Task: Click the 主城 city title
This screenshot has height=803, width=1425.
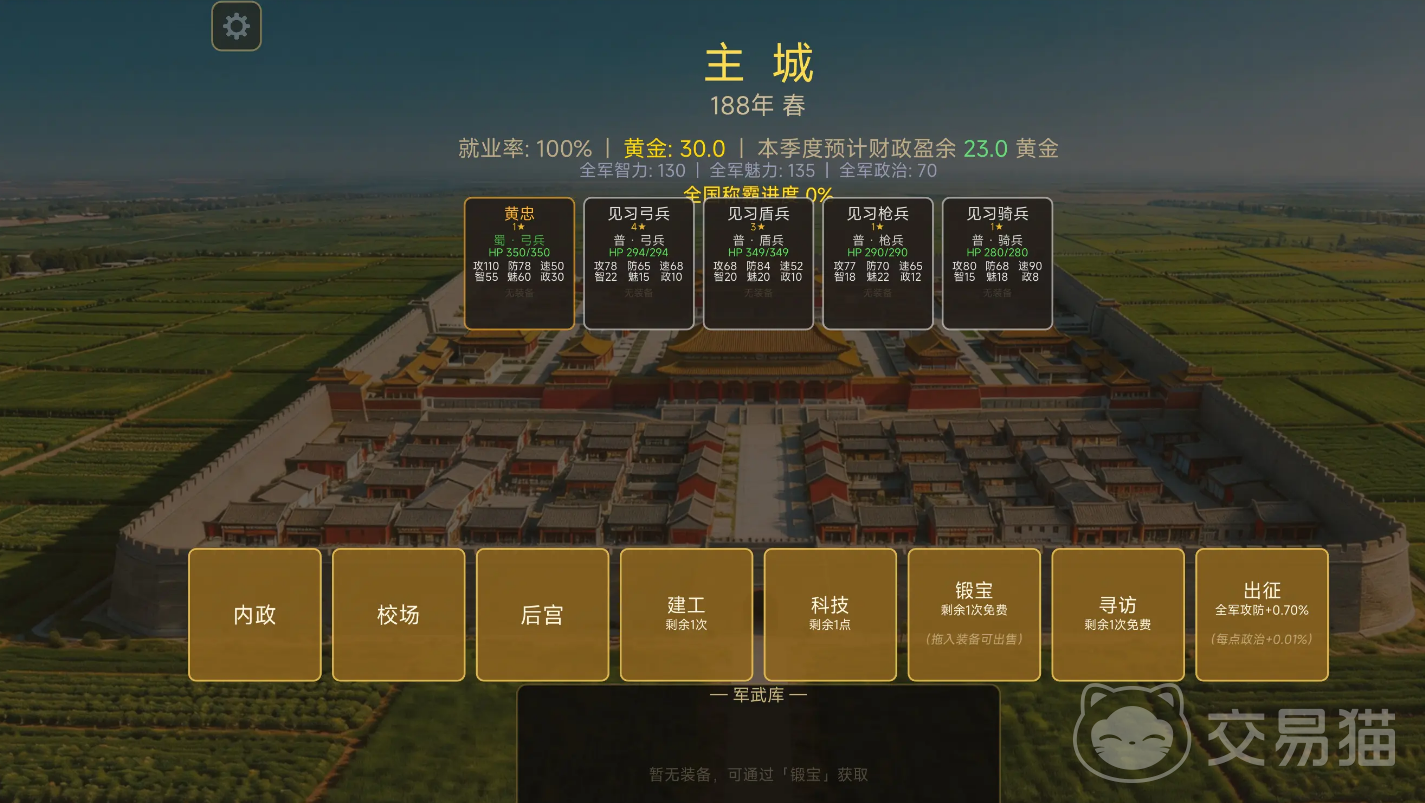Action: pyautogui.click(x=762, y=64)
